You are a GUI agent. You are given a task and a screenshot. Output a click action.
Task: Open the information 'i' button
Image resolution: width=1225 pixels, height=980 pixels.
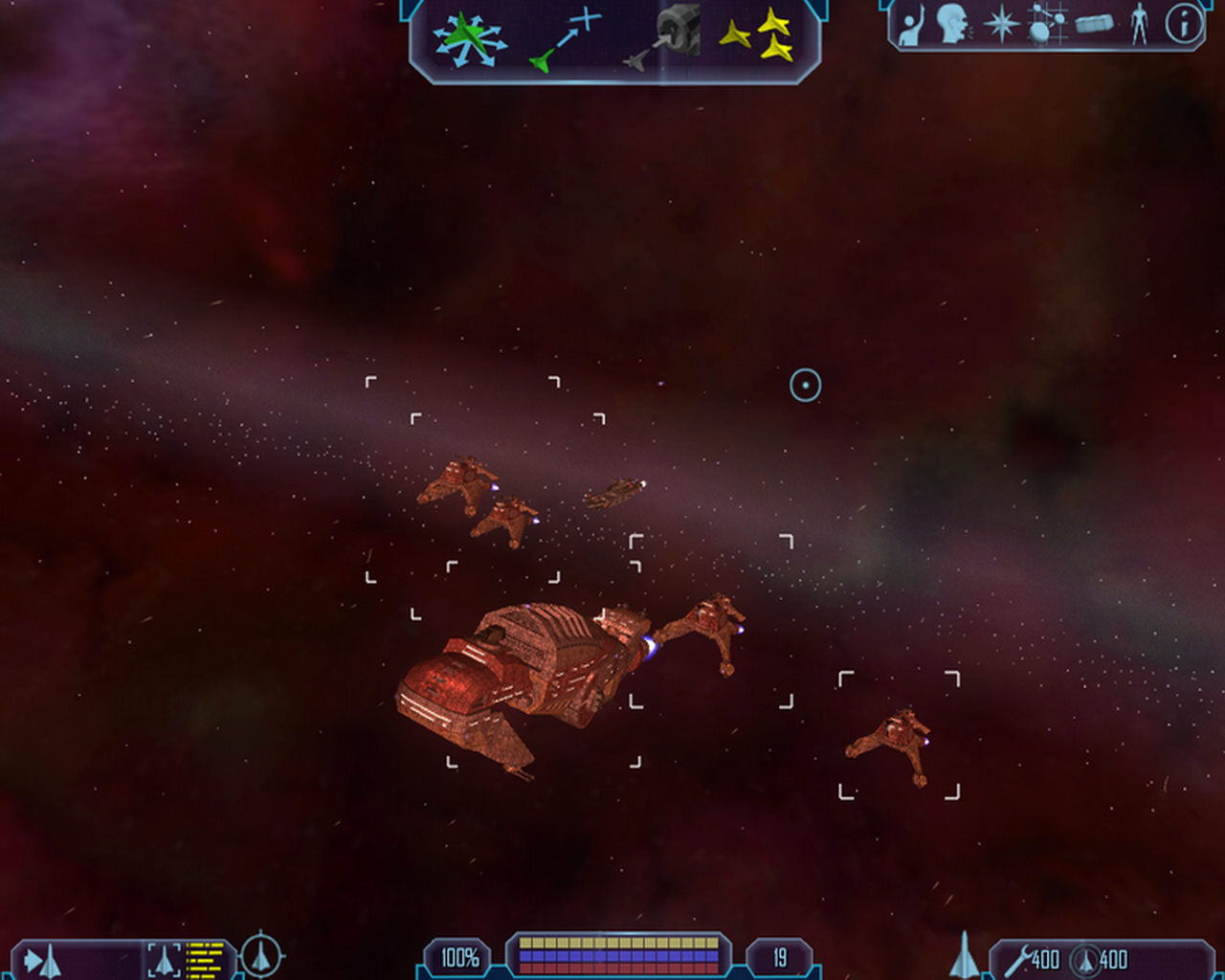pos(1184,24)
